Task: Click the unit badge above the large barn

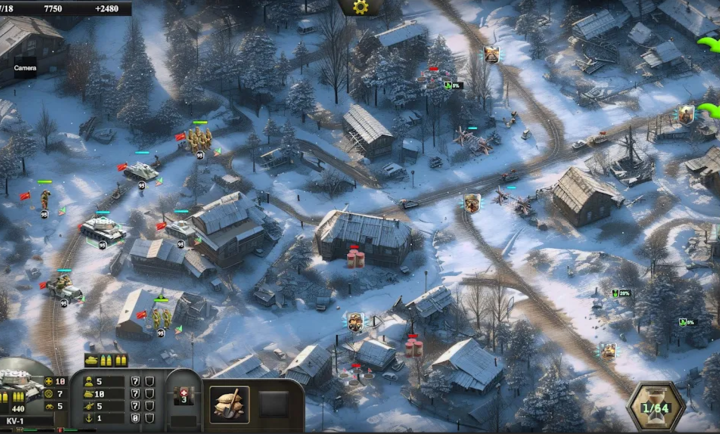Action: coord(471,203)
